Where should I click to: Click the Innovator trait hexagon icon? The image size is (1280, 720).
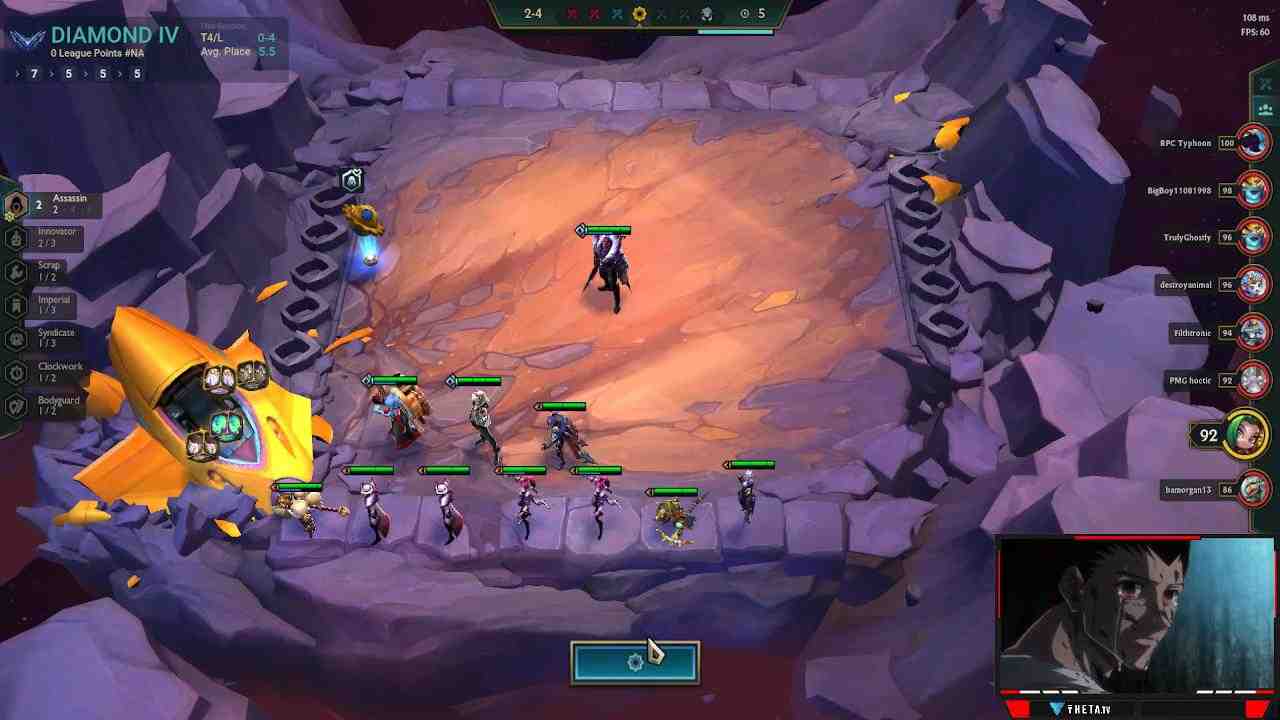[16, 238]
